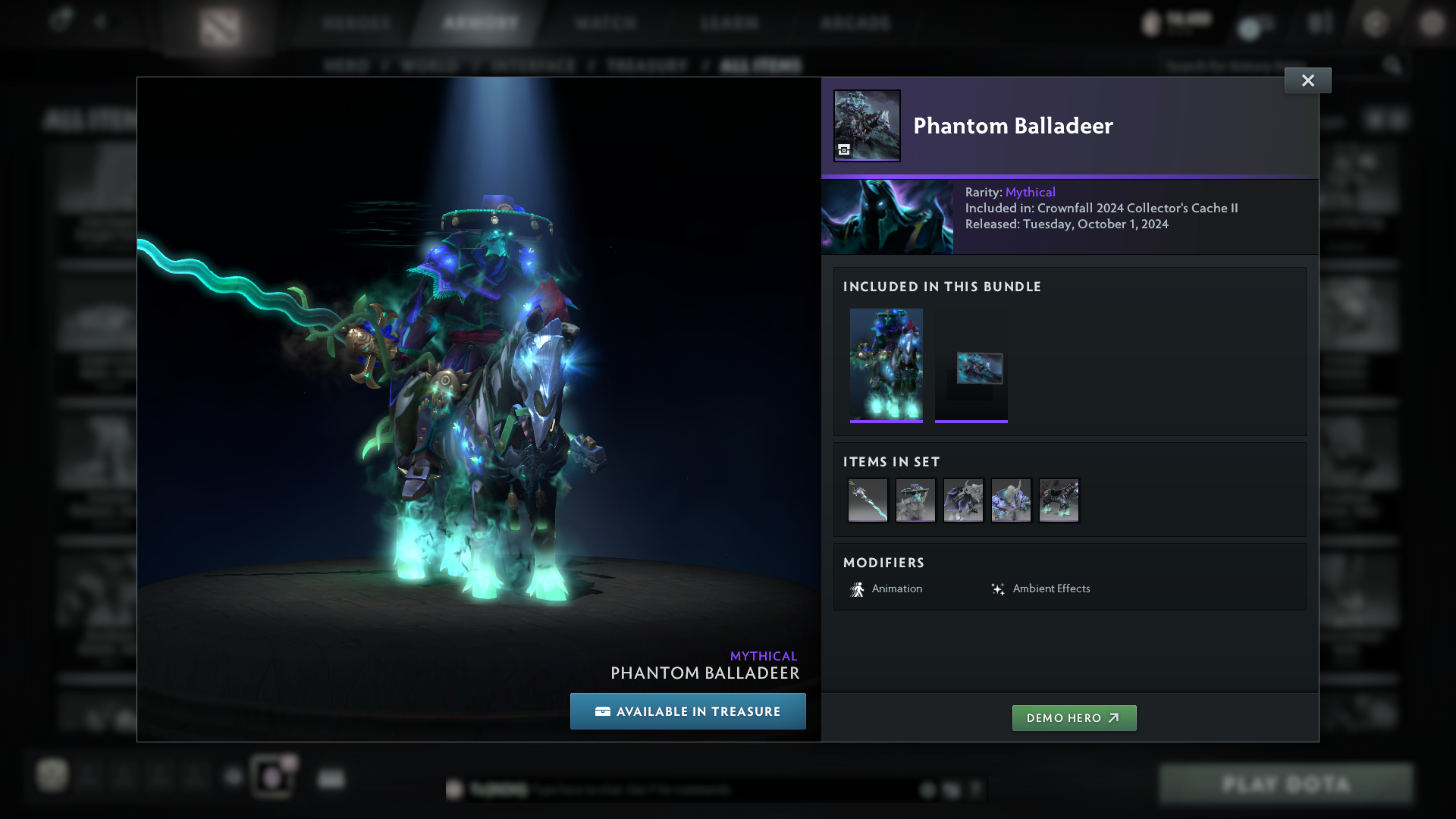Image resolution: width=1456 pixels, height=819 pixels.
Task: Choose the staff weapon item in set
Action: coord(868,500)
